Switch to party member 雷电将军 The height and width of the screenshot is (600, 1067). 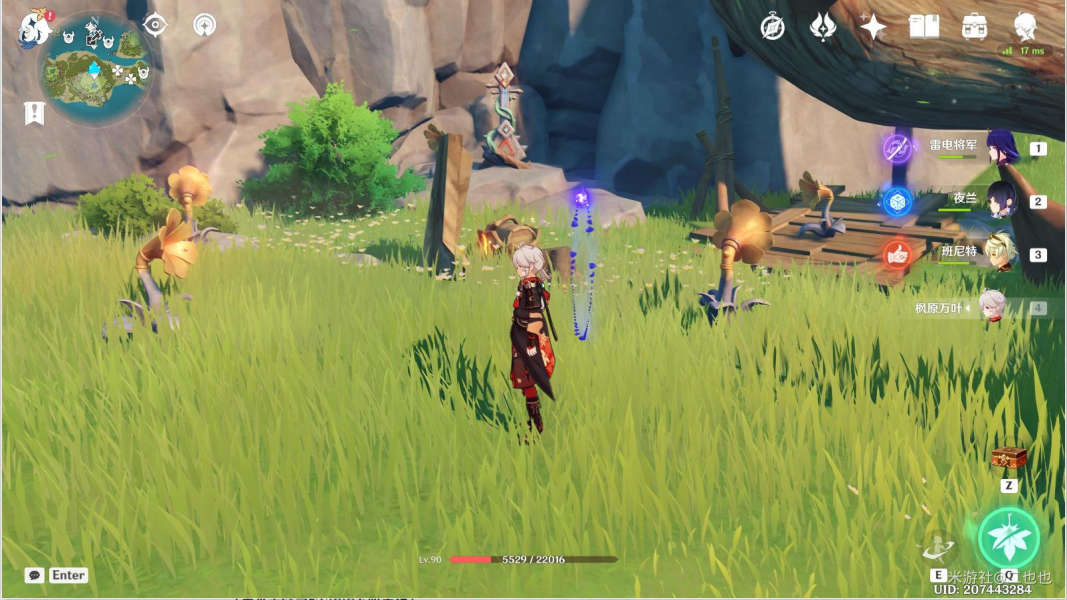click(1001, 148)
